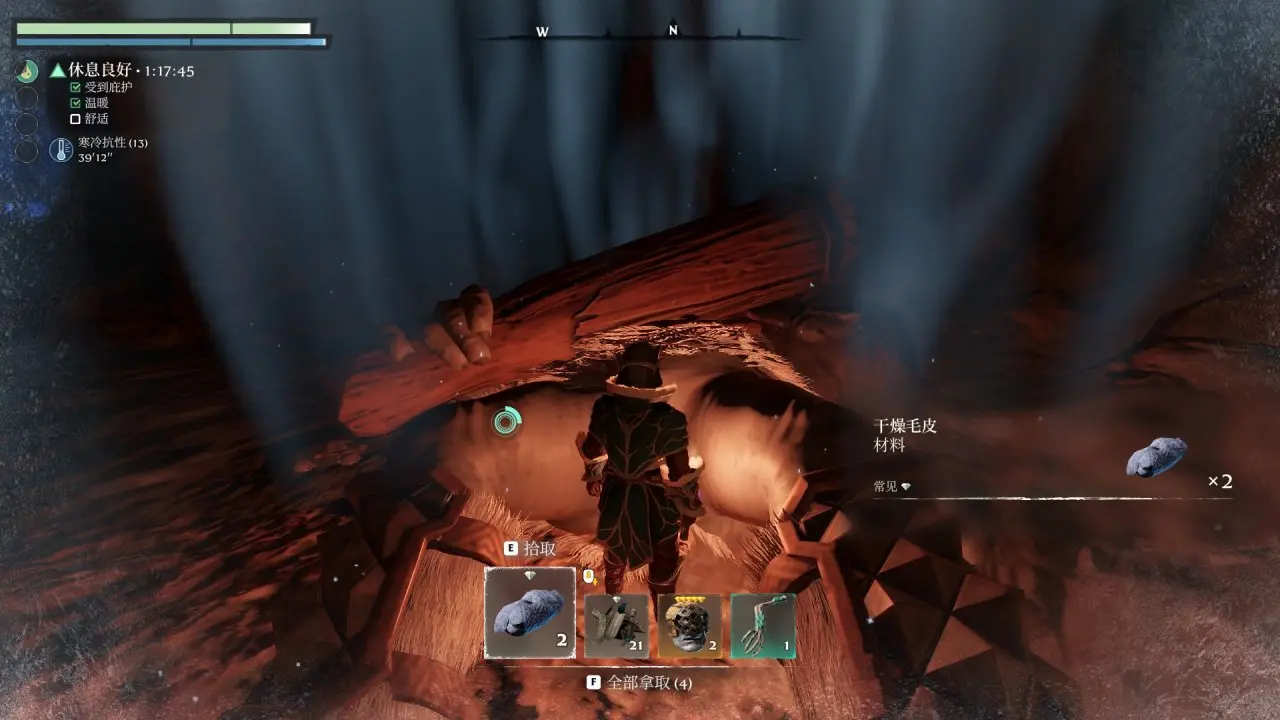Click the cold resistance thermometer icon
1280x720 pixels.
click(x=61, y=150)
